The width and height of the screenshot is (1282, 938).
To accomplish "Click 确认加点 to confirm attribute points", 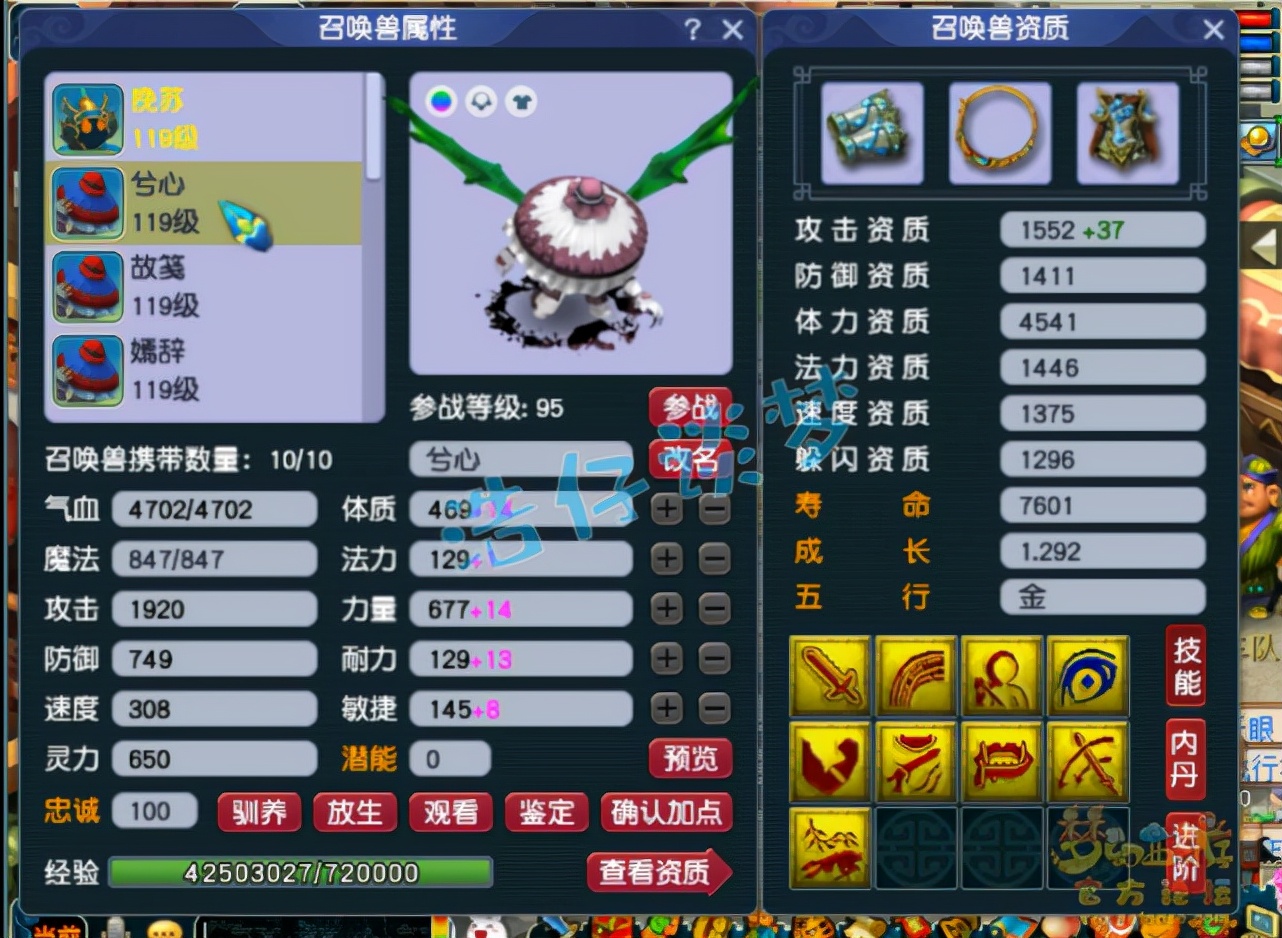I will tap(666, 813).
